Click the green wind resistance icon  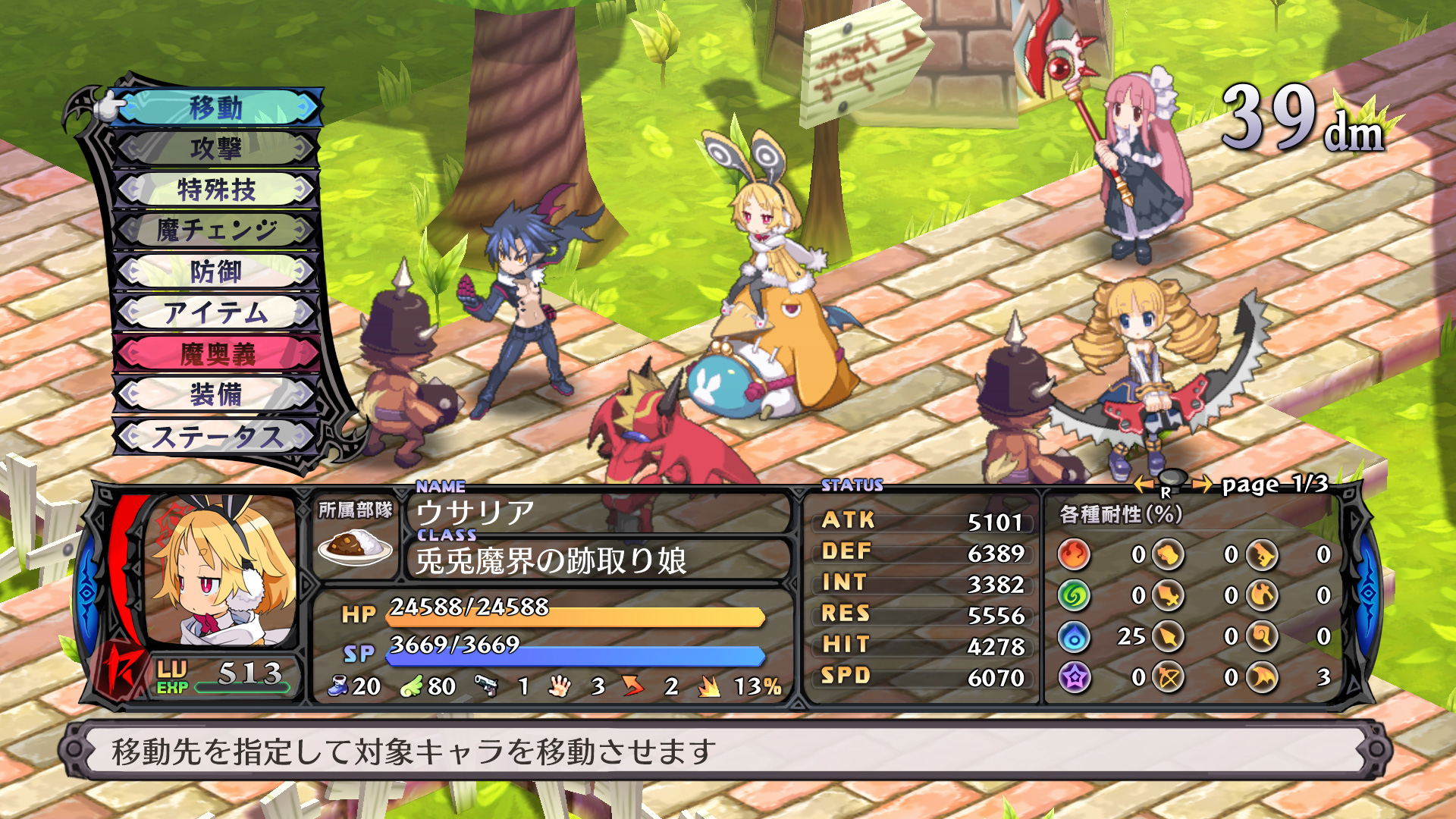click(x=1074, y=595)
